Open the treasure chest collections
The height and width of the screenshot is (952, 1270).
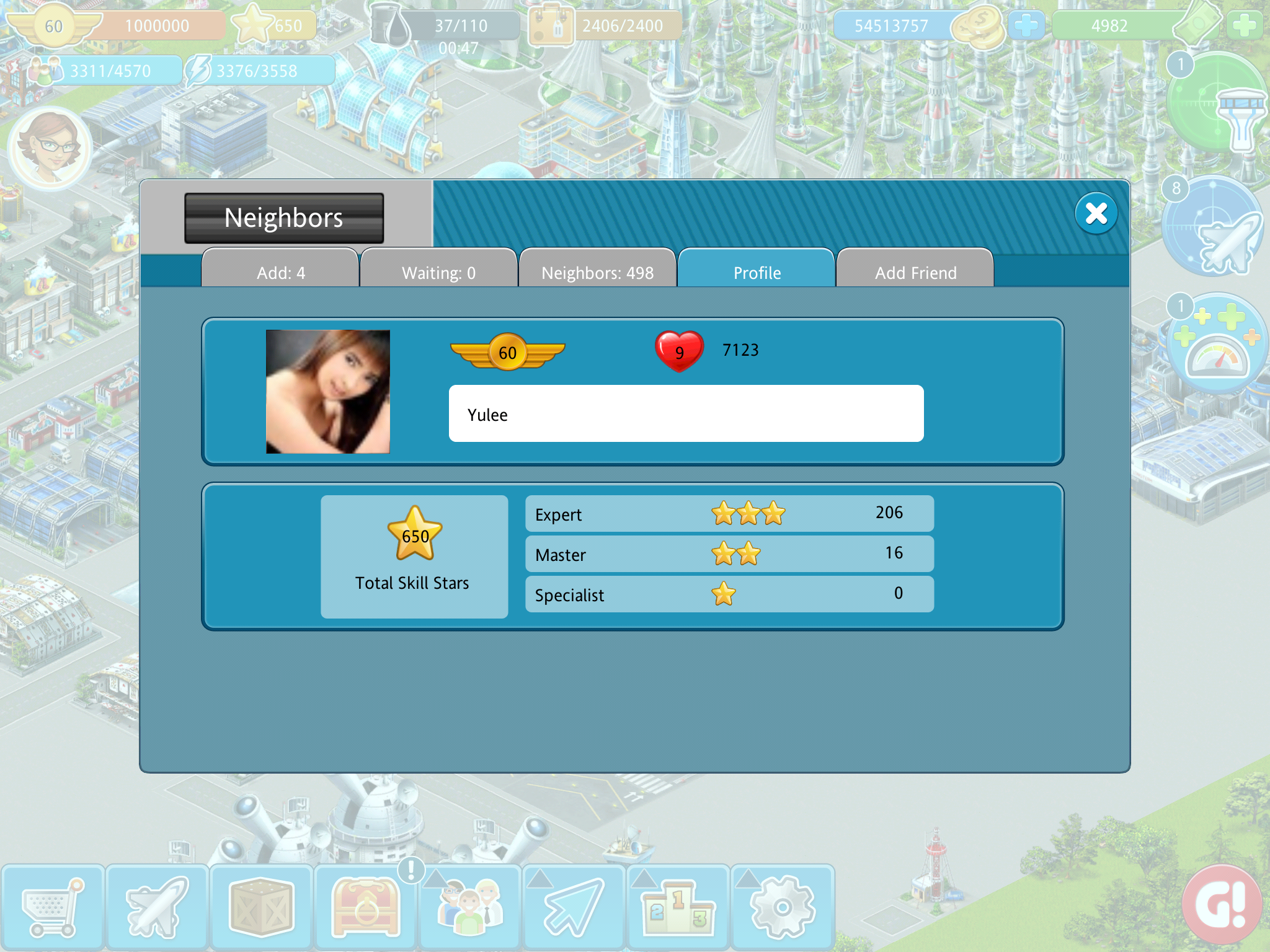(x=366, y=907)
